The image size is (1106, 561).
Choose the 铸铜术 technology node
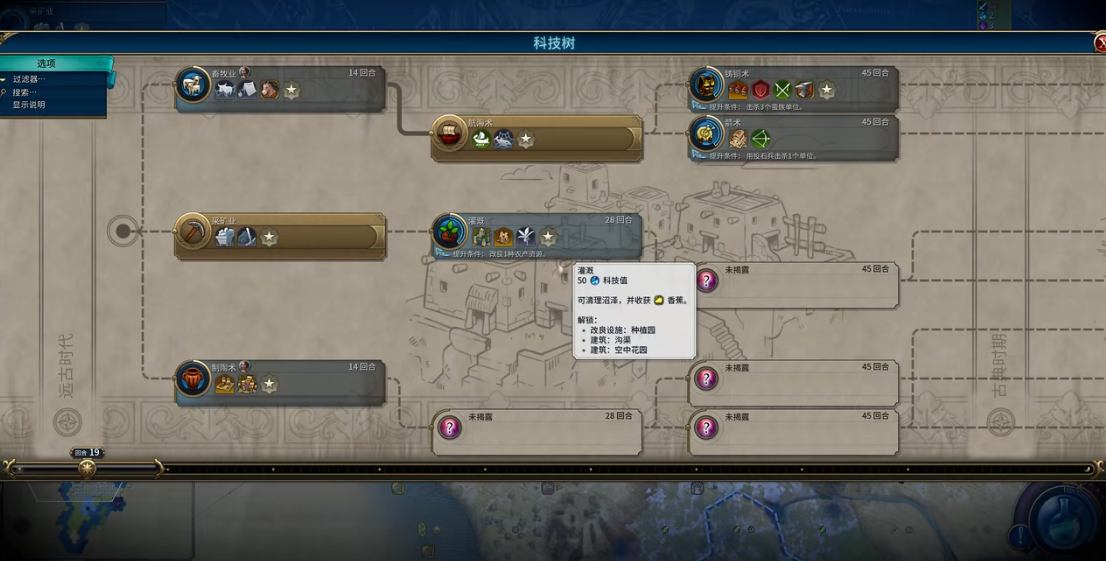point(794,88)
